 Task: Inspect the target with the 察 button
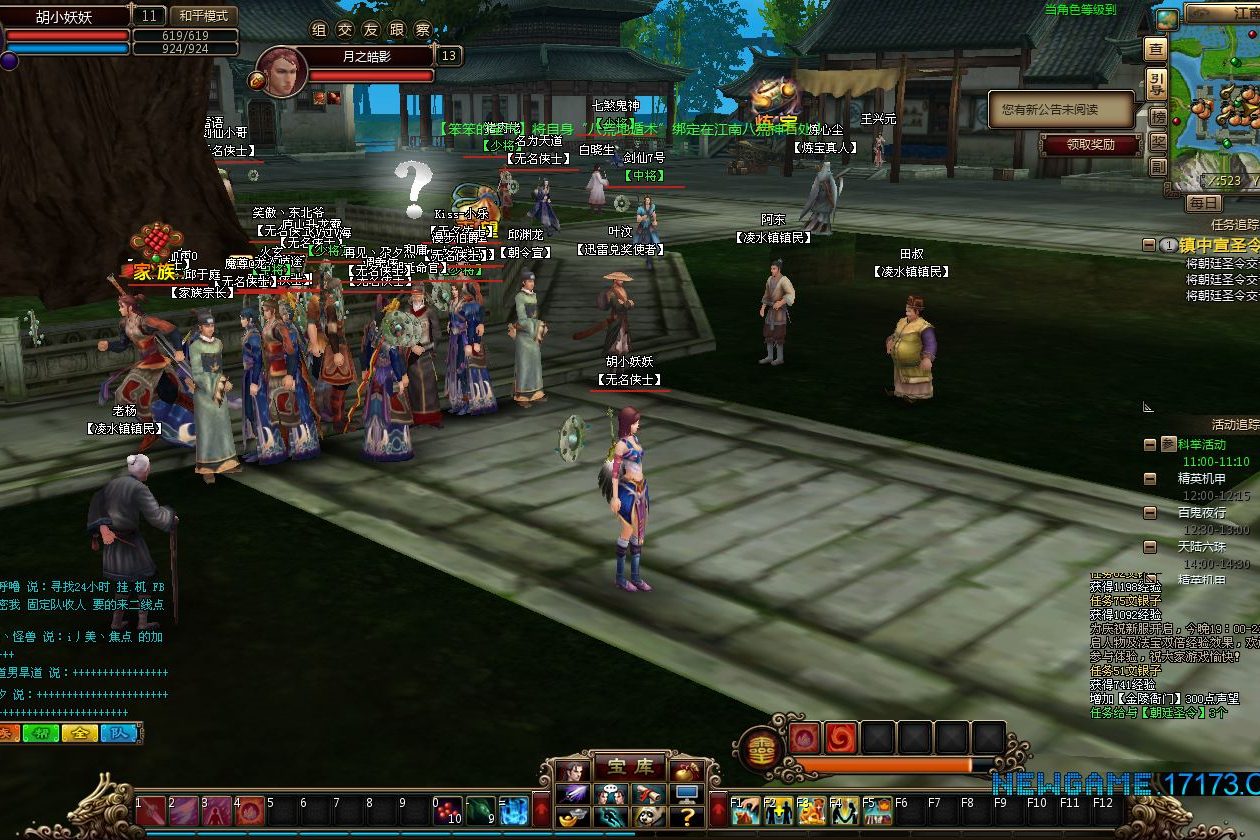(423, 30)
